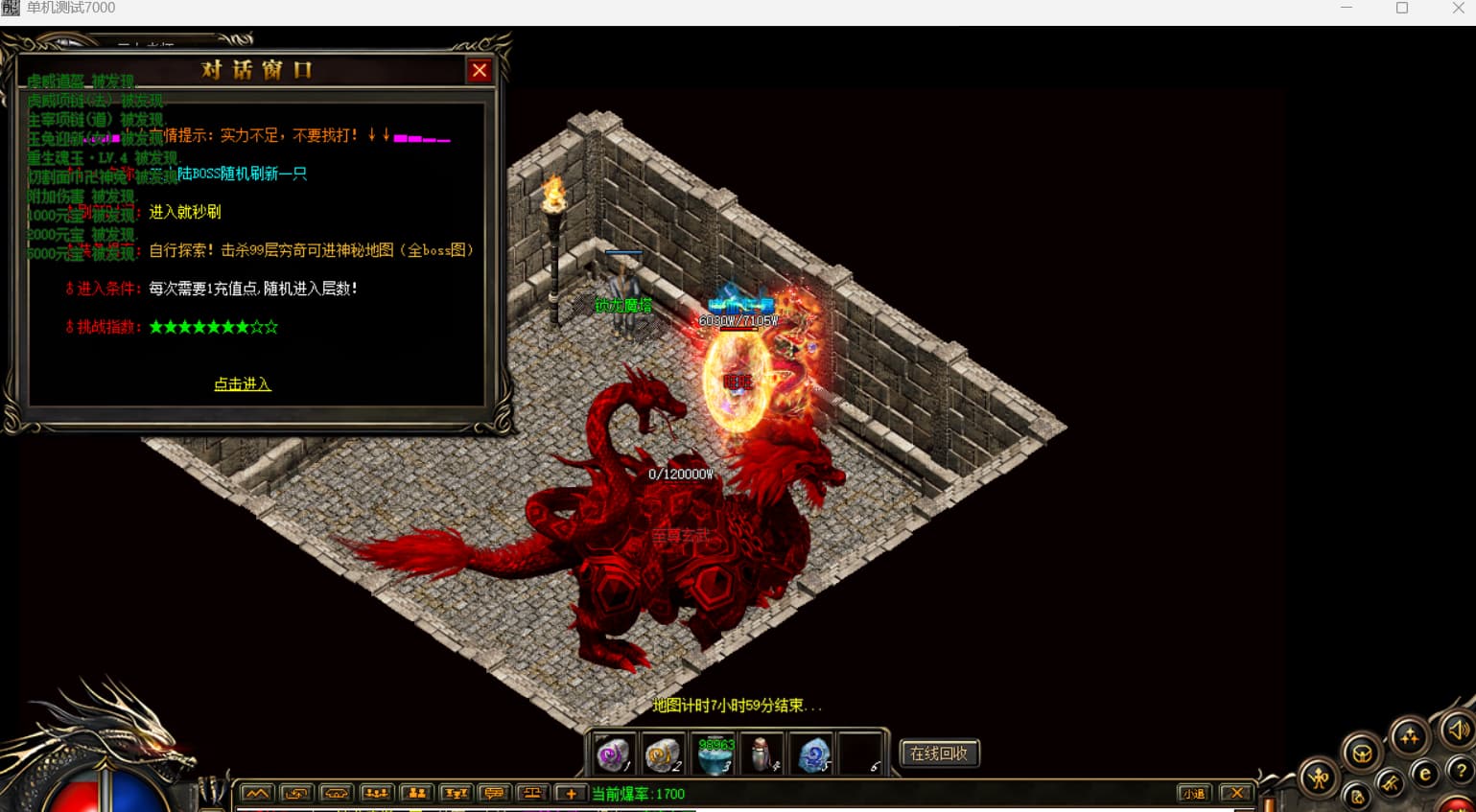Select the blue pot item in slot 3
The width and height of the screenshot is (1476, 812).
715,754
